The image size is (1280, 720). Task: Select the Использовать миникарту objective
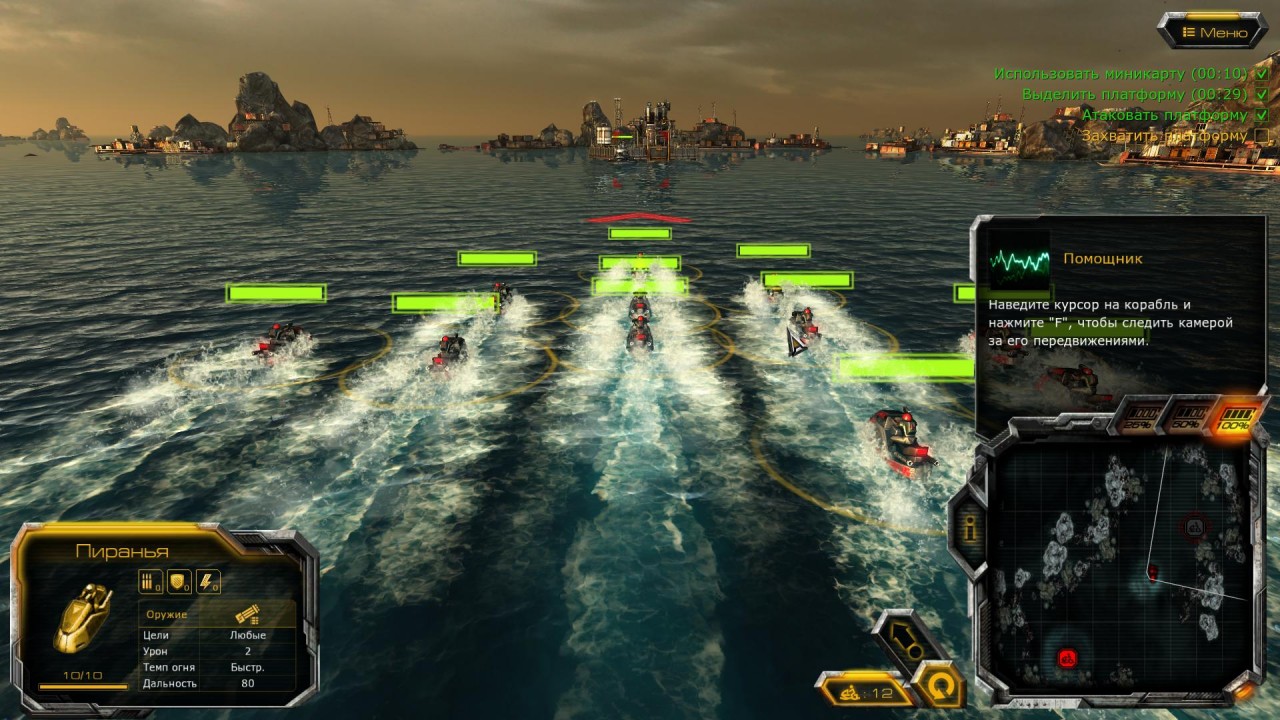tap(1120, 74)
